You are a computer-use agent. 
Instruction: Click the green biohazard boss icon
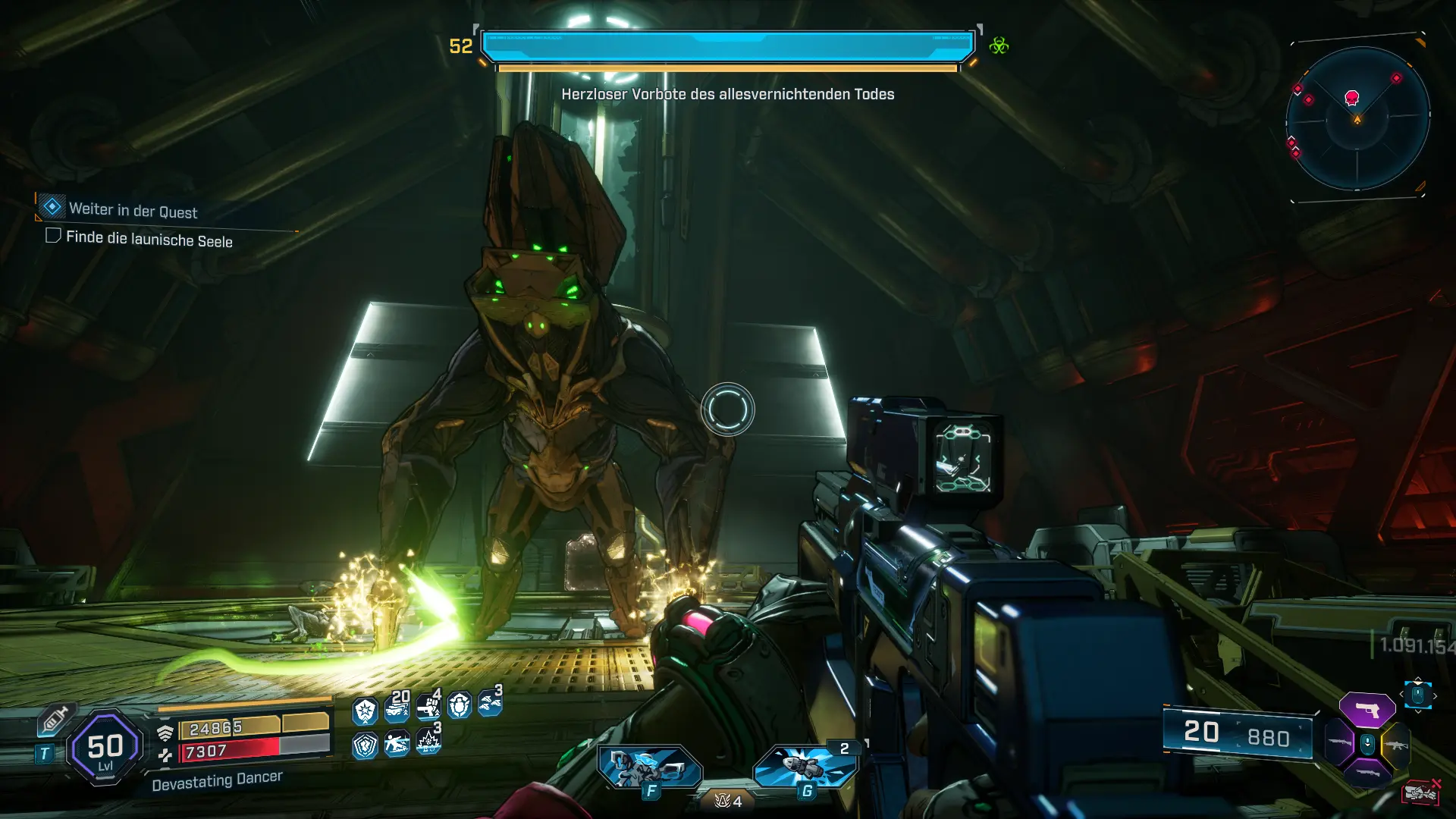coord(999,45)
